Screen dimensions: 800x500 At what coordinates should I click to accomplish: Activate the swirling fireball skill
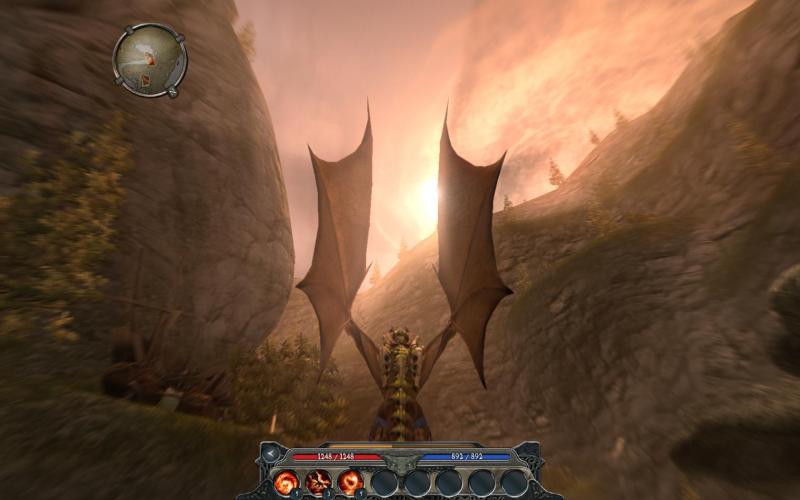(287, 482)
